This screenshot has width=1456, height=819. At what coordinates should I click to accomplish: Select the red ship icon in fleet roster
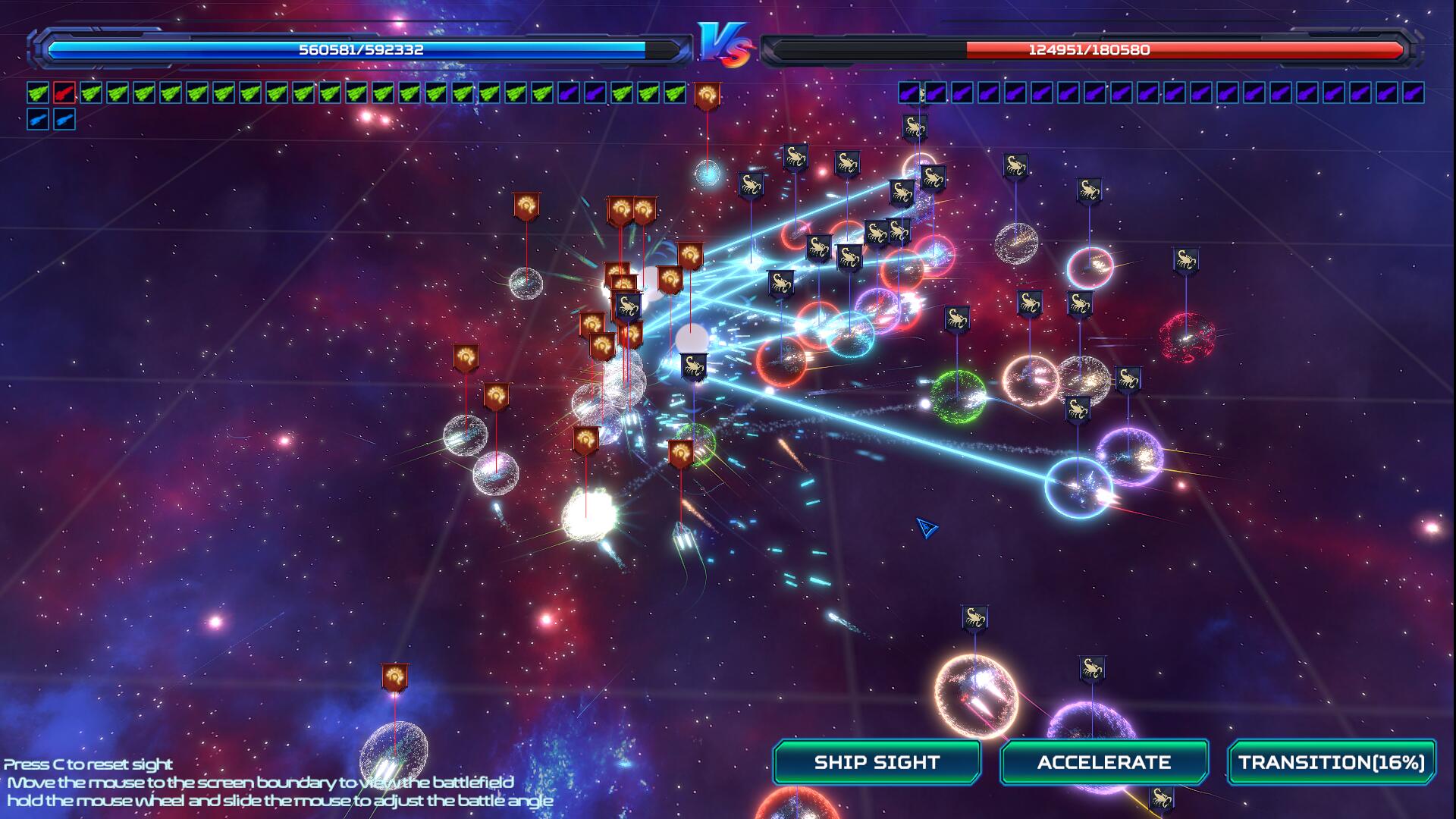[x=64, y=93]
